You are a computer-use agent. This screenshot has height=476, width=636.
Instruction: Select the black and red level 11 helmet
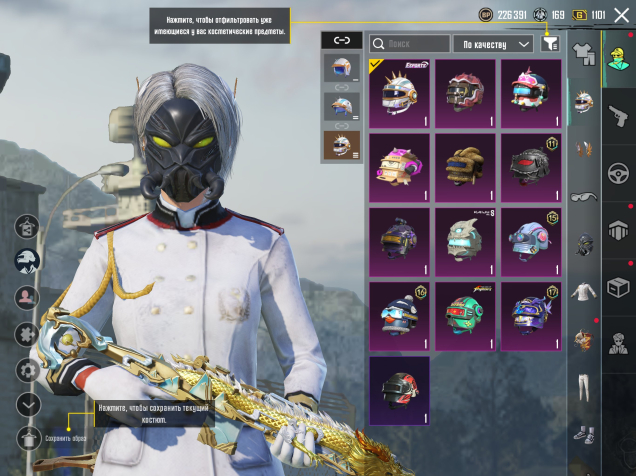pos(530,166)
